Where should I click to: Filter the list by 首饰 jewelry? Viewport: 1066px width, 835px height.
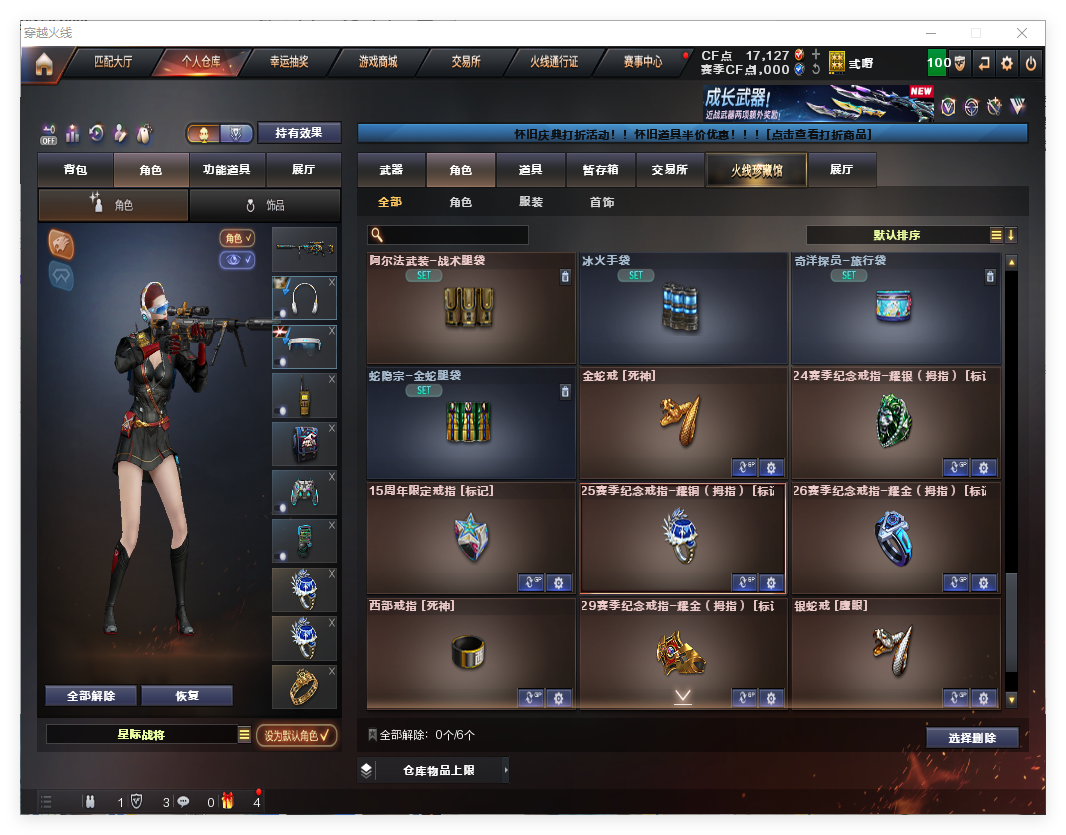pyautogui.click(x=602, y=202)
